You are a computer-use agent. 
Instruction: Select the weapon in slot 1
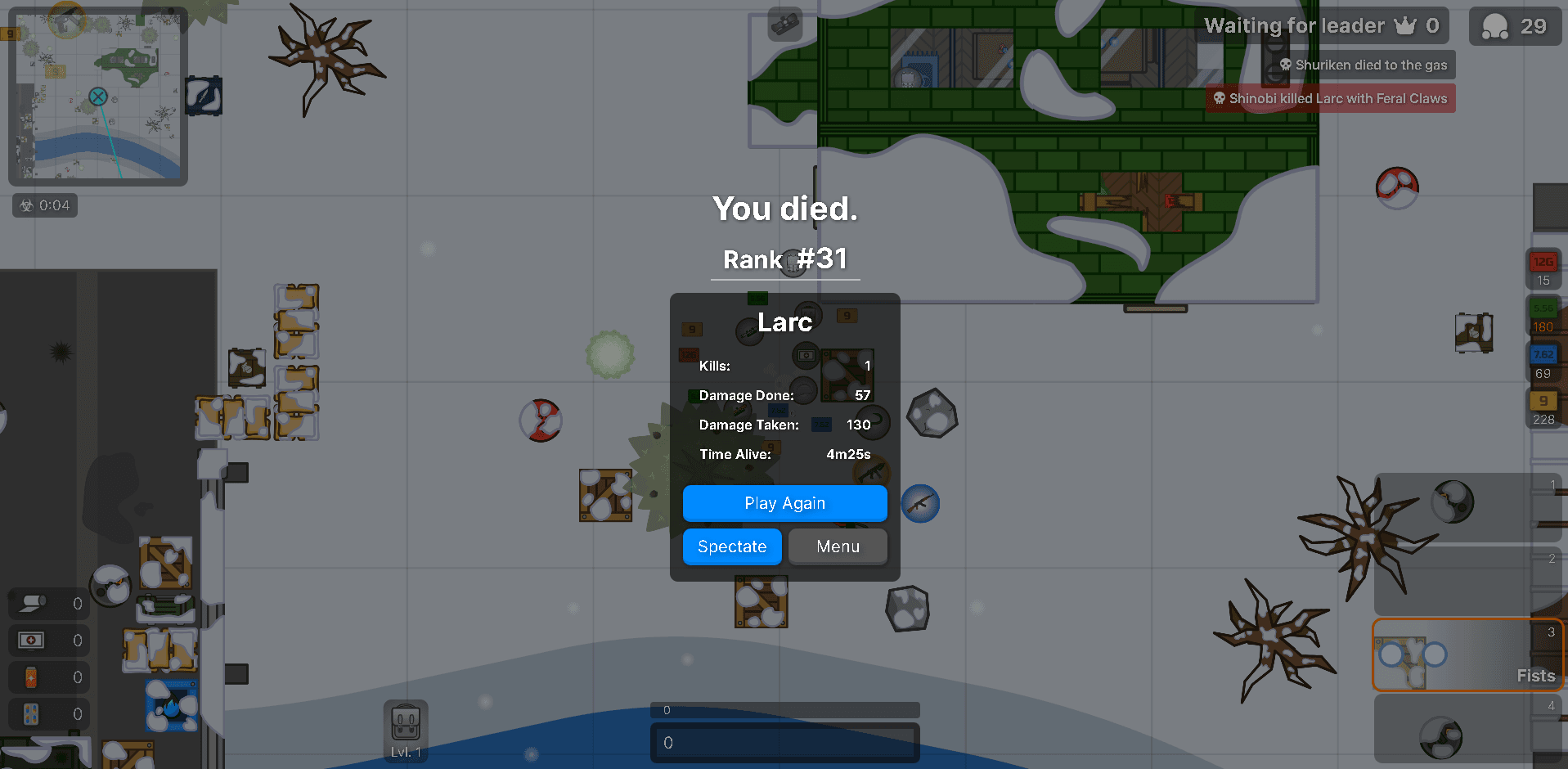click(1468, 507)
